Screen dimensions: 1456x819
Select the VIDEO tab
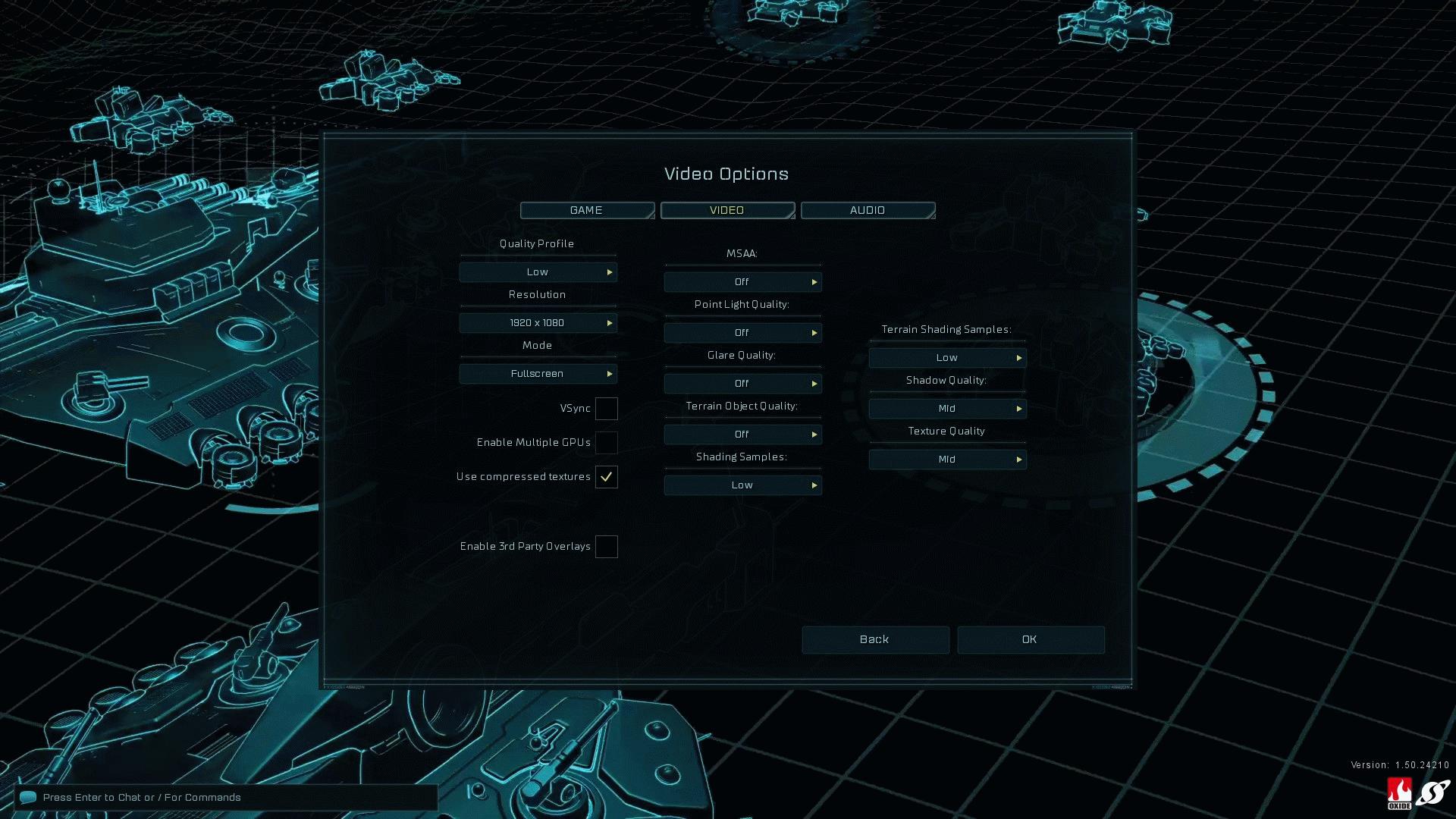[727, 210]
